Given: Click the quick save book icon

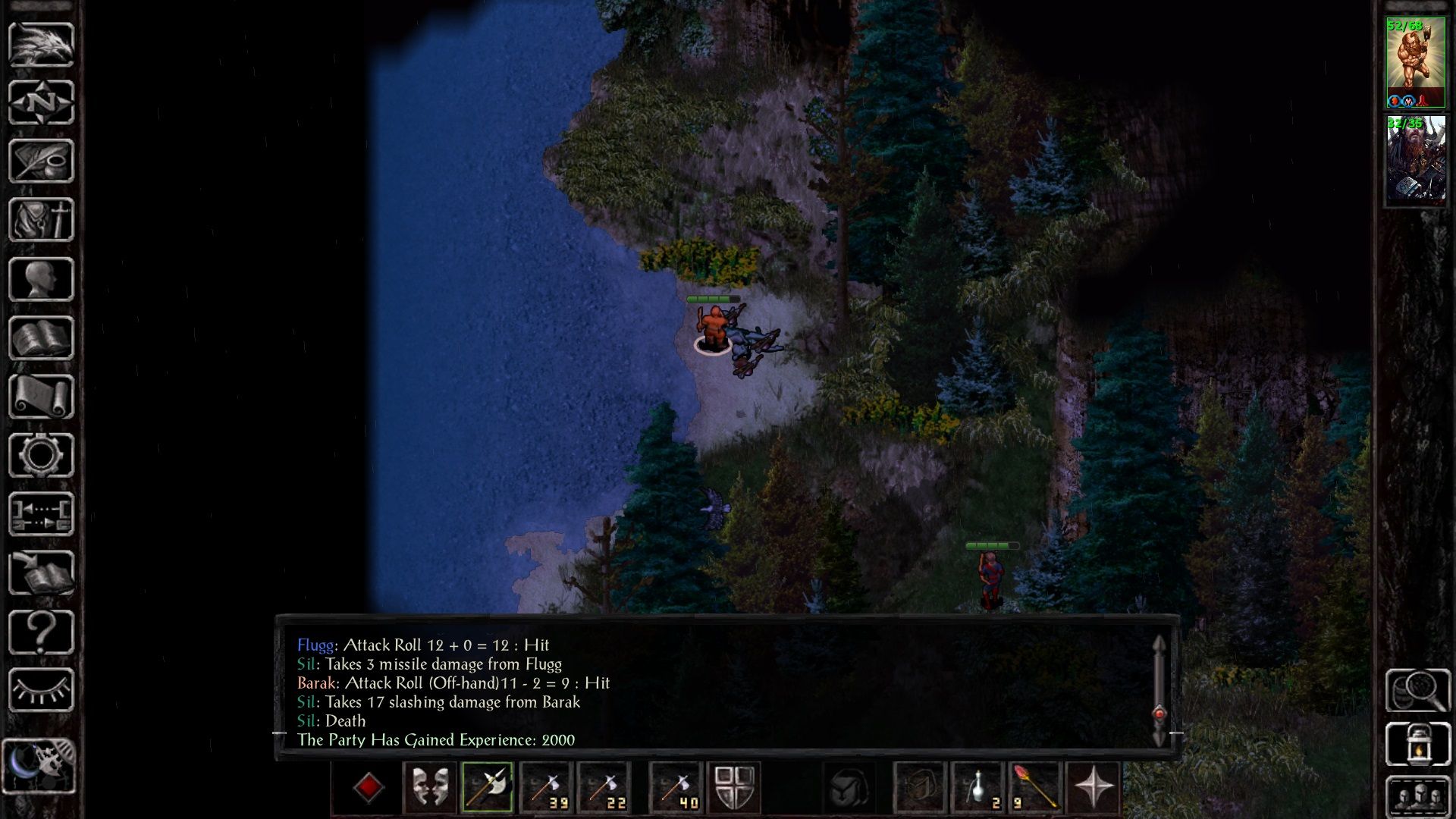Looking at the screenshot, I should coord(41,573).
